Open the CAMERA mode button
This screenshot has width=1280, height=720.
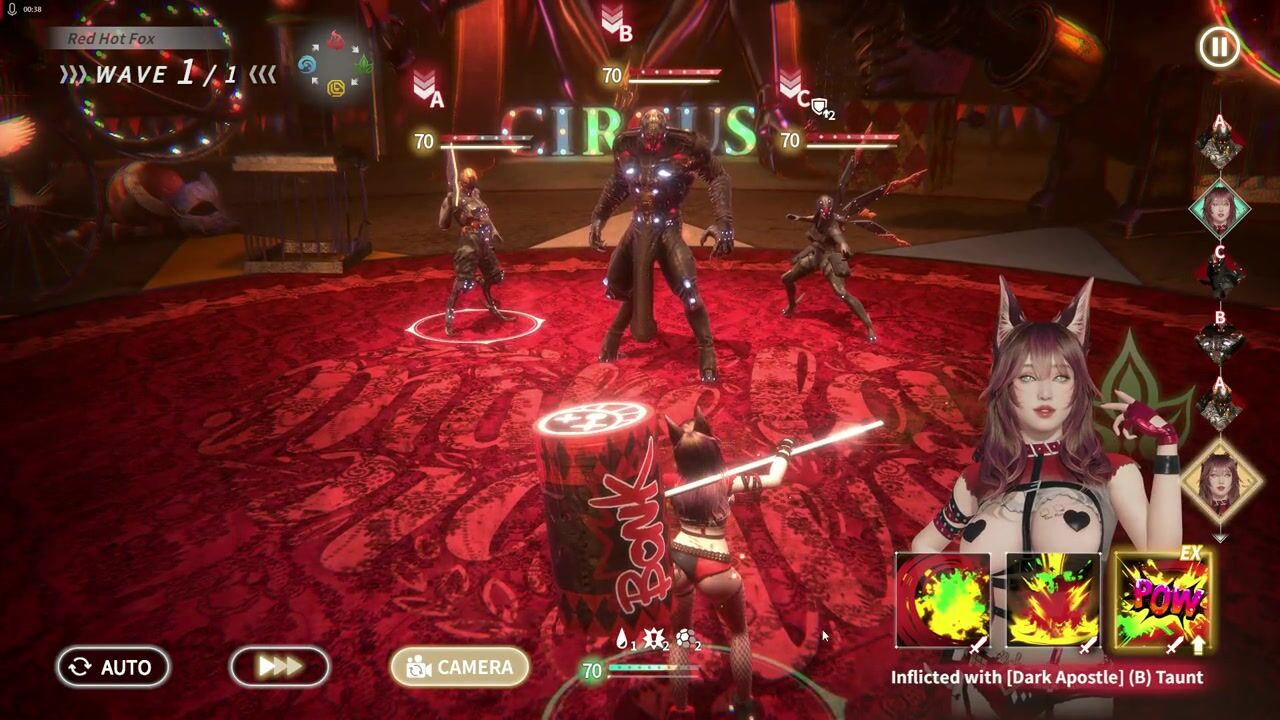[x=459, y=667]
